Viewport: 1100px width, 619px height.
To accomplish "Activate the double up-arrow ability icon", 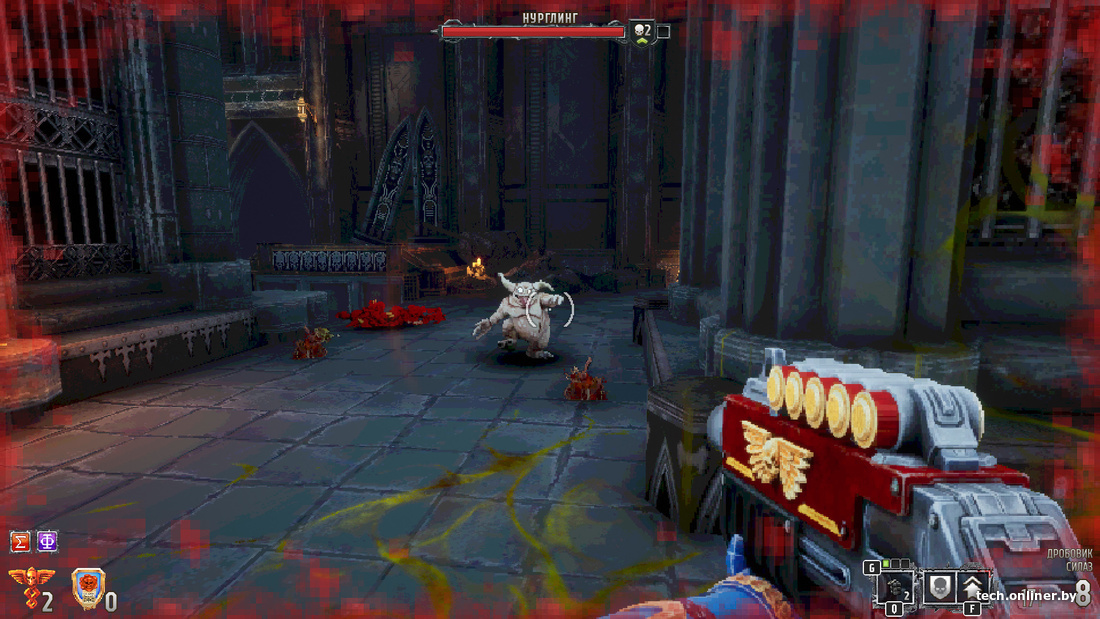I will pyautogui.click(x=973, y=589).
